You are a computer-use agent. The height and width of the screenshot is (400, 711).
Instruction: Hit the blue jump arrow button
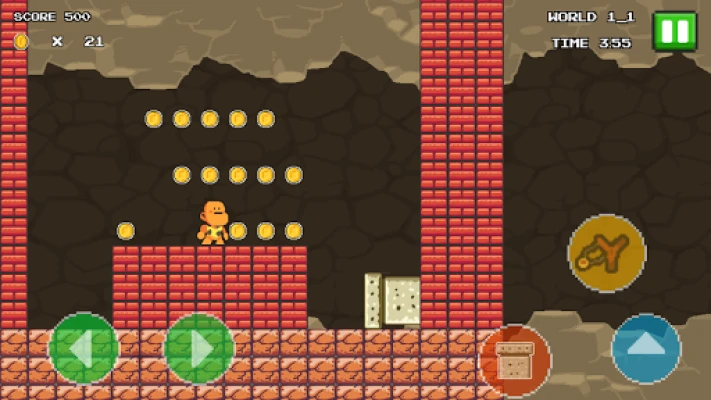(646, 349)
